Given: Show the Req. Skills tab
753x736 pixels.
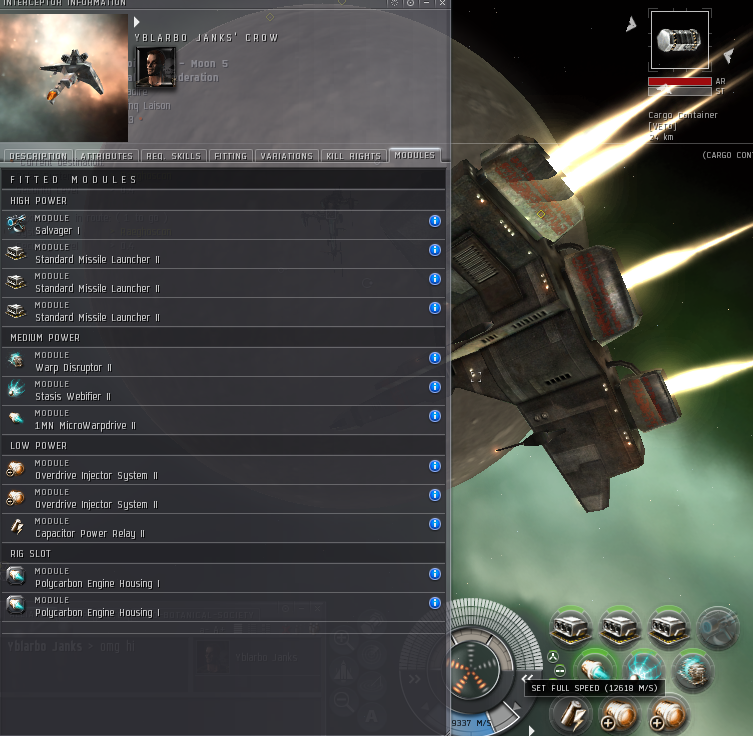Looking at the screenshot, I should pos(174,156).
